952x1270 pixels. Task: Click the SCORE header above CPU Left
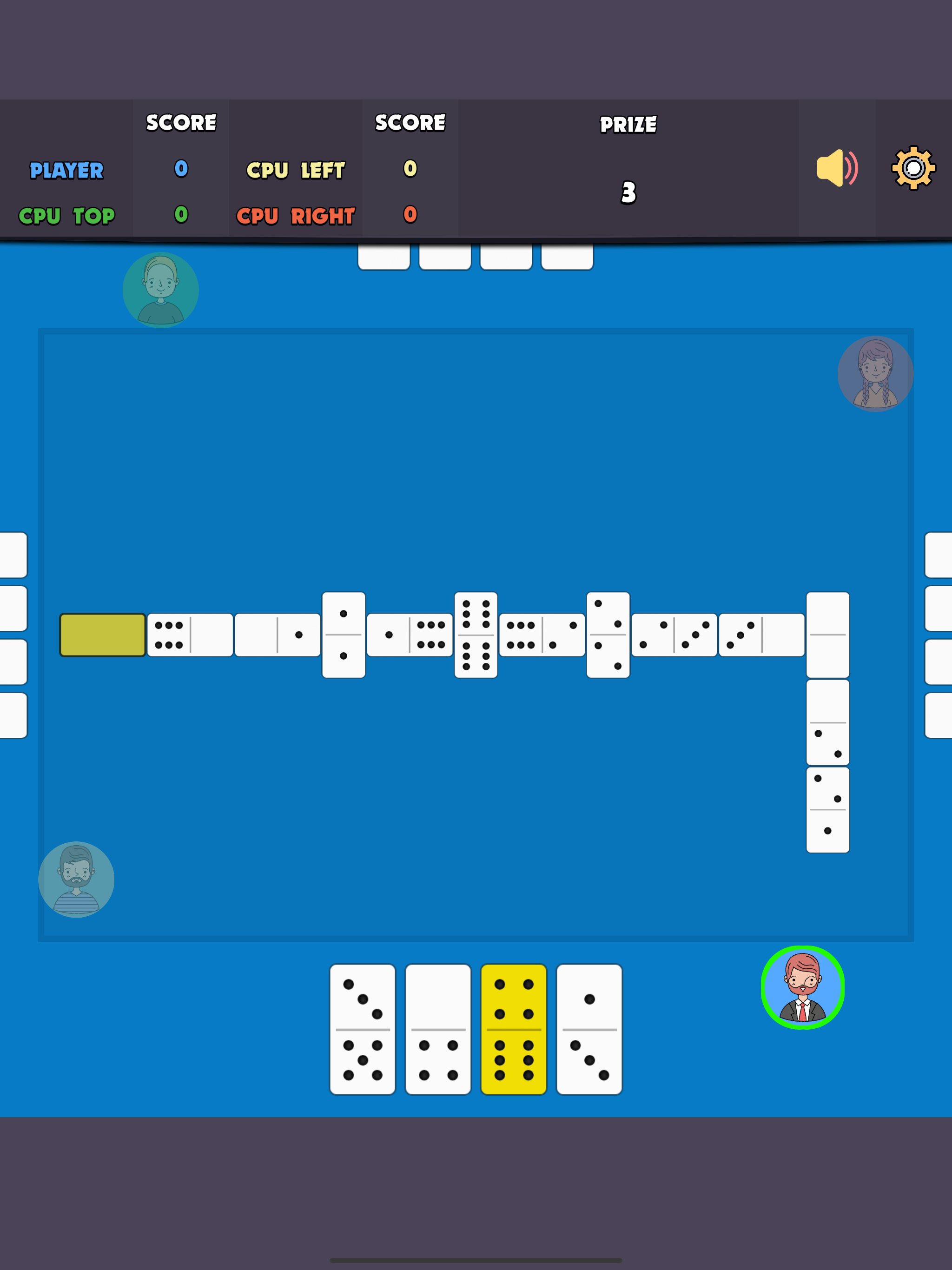[410, 122]
